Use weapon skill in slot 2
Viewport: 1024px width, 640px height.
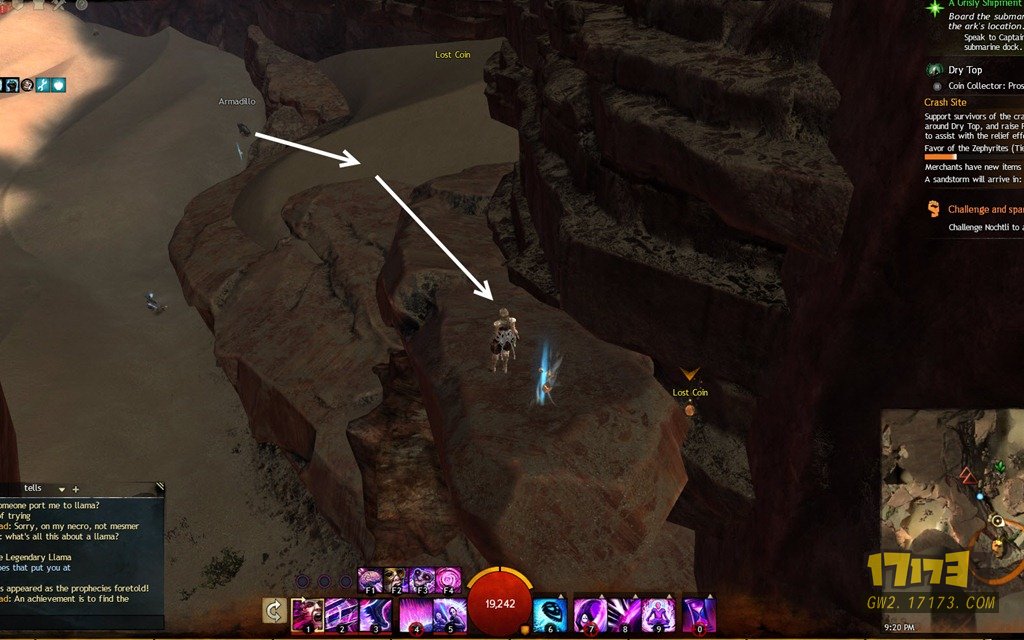[x=341, y=613]
